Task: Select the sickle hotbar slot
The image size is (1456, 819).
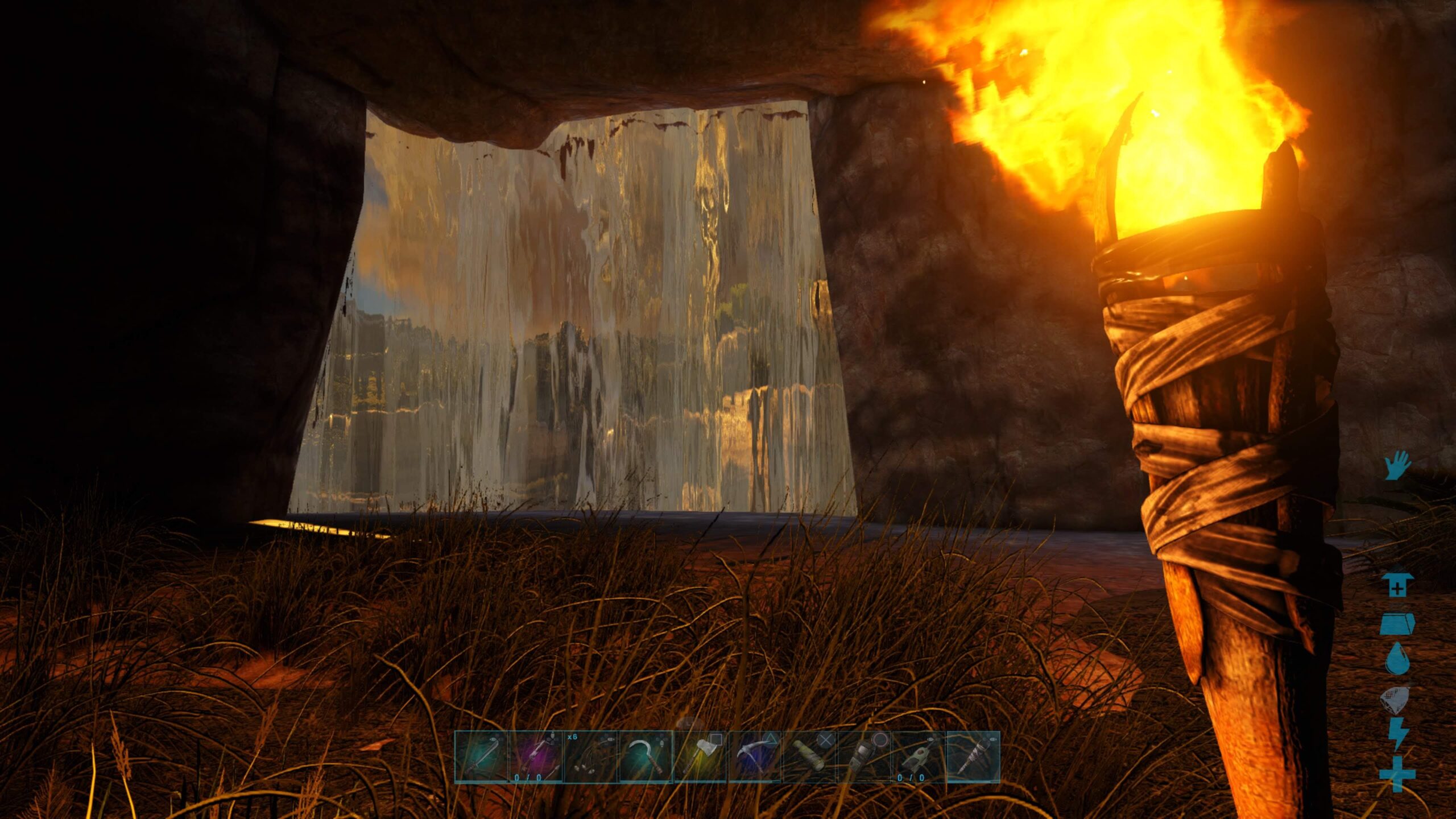Action: coord(645,757)
